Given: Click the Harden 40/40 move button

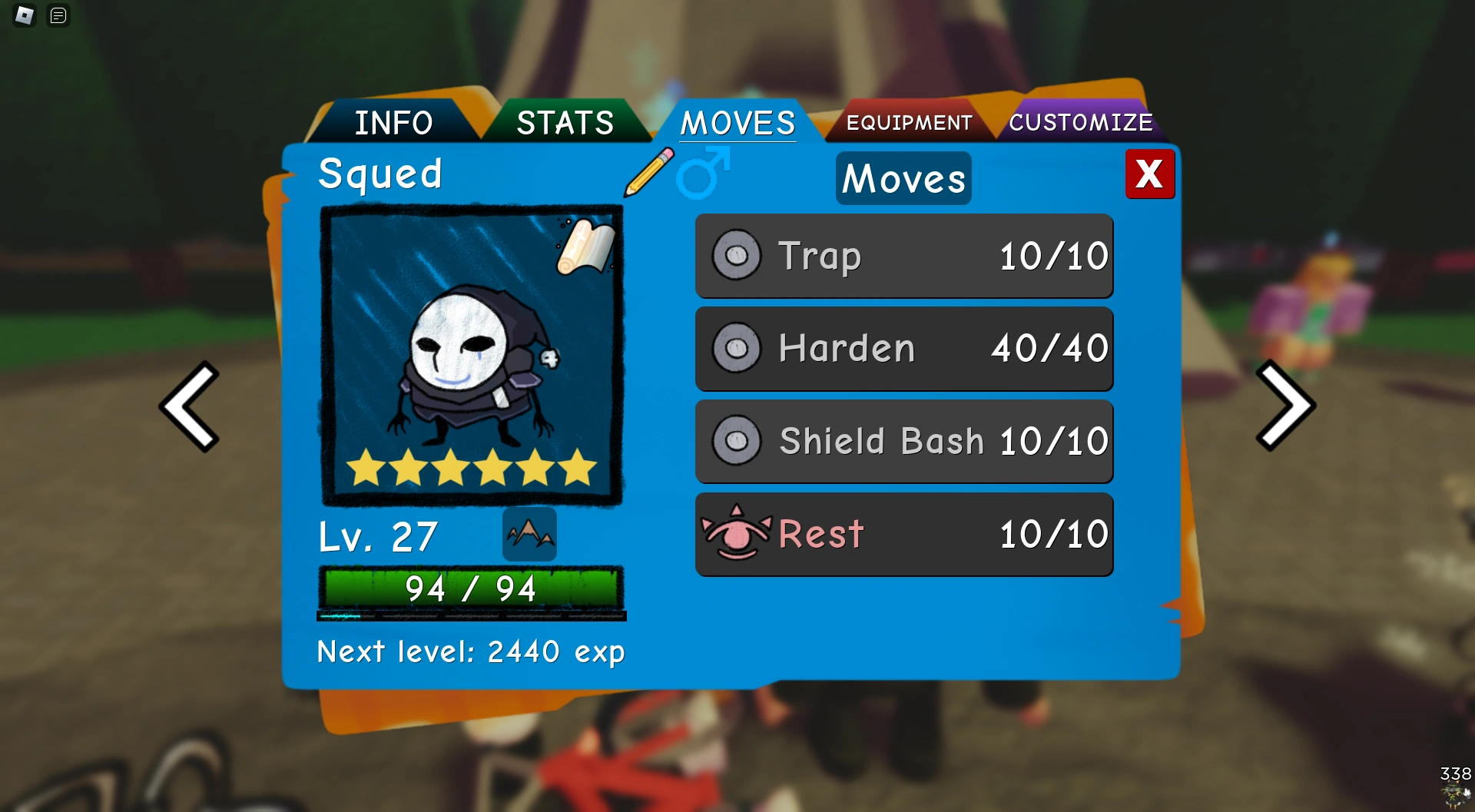Looking at the screenshot, I should [903, 348].
